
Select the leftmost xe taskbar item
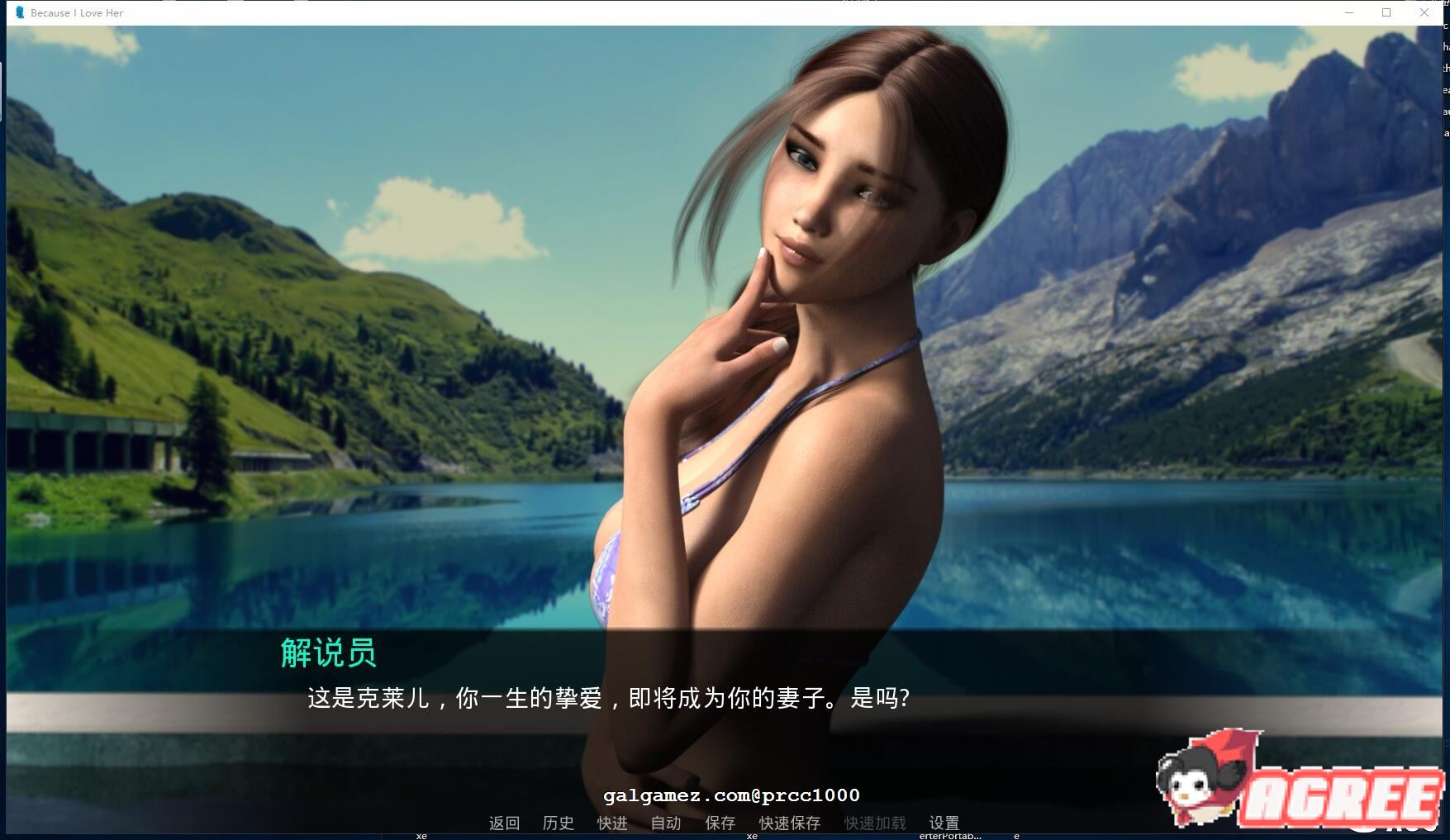[x=421, y=835]
